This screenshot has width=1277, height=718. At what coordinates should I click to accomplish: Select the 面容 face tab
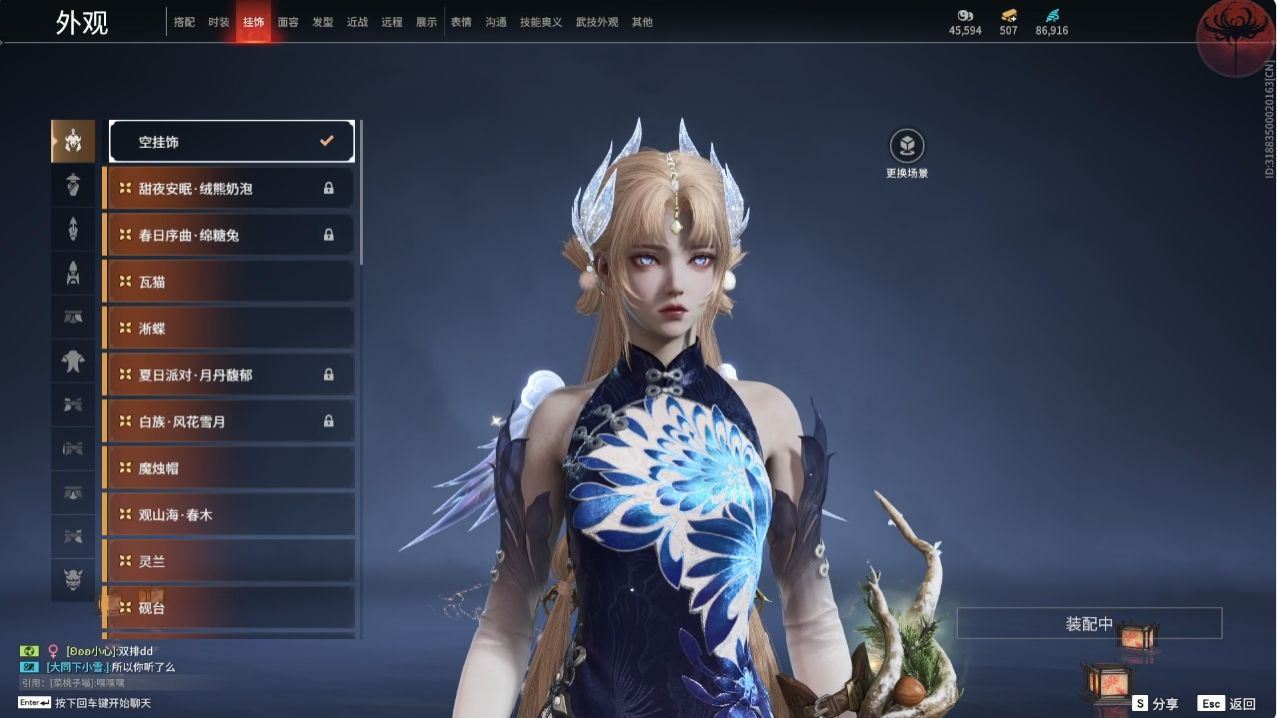(288, 22)
